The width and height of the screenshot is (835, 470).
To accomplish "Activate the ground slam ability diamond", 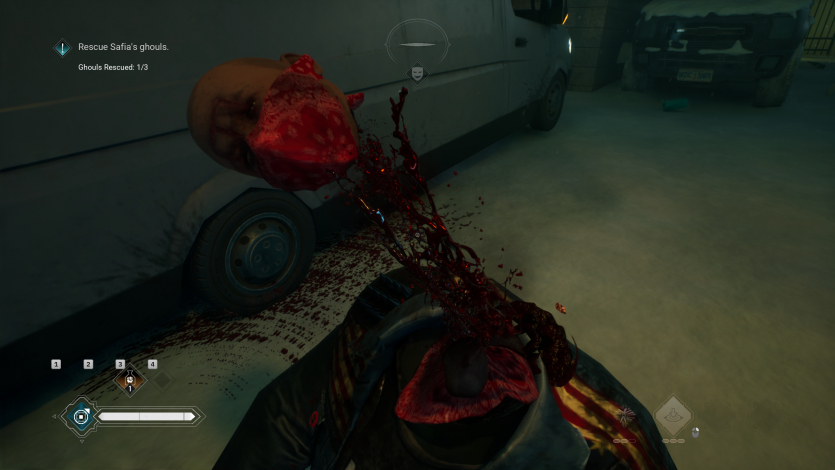I will (x=673, y=413).
